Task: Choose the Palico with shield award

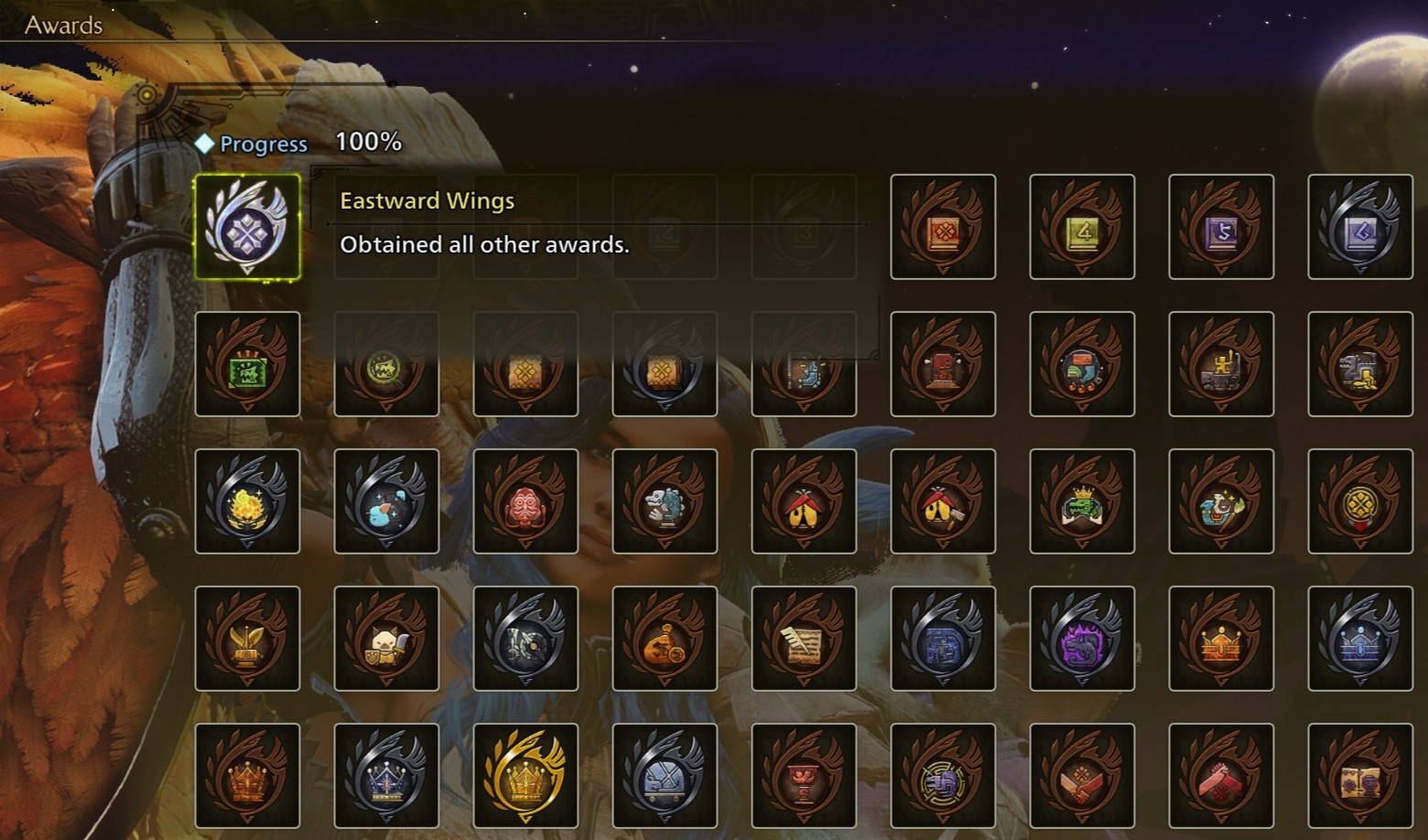Action: tap(386, 639)
